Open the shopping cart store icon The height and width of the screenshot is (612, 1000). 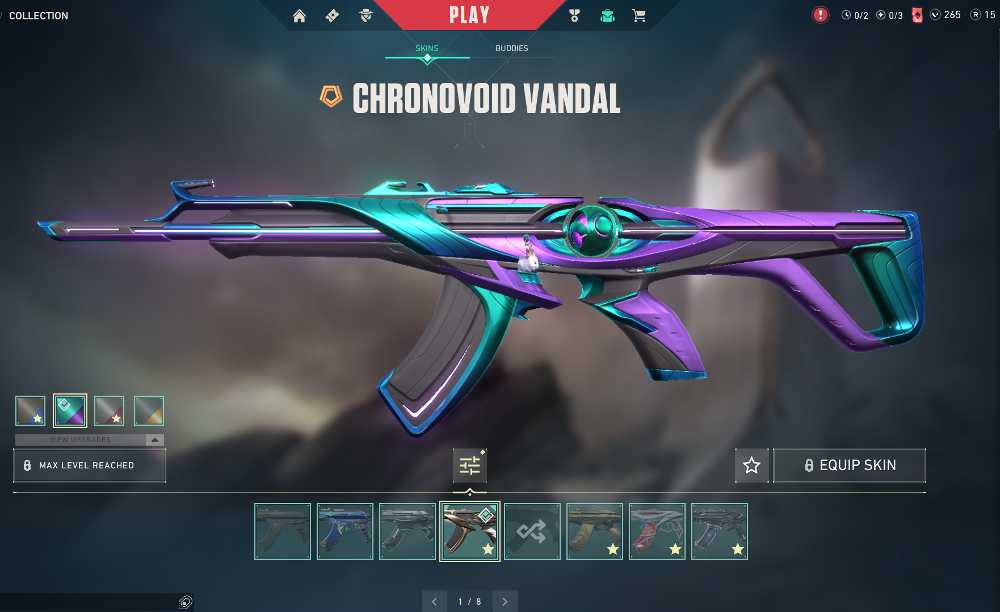tap(638, 15)
